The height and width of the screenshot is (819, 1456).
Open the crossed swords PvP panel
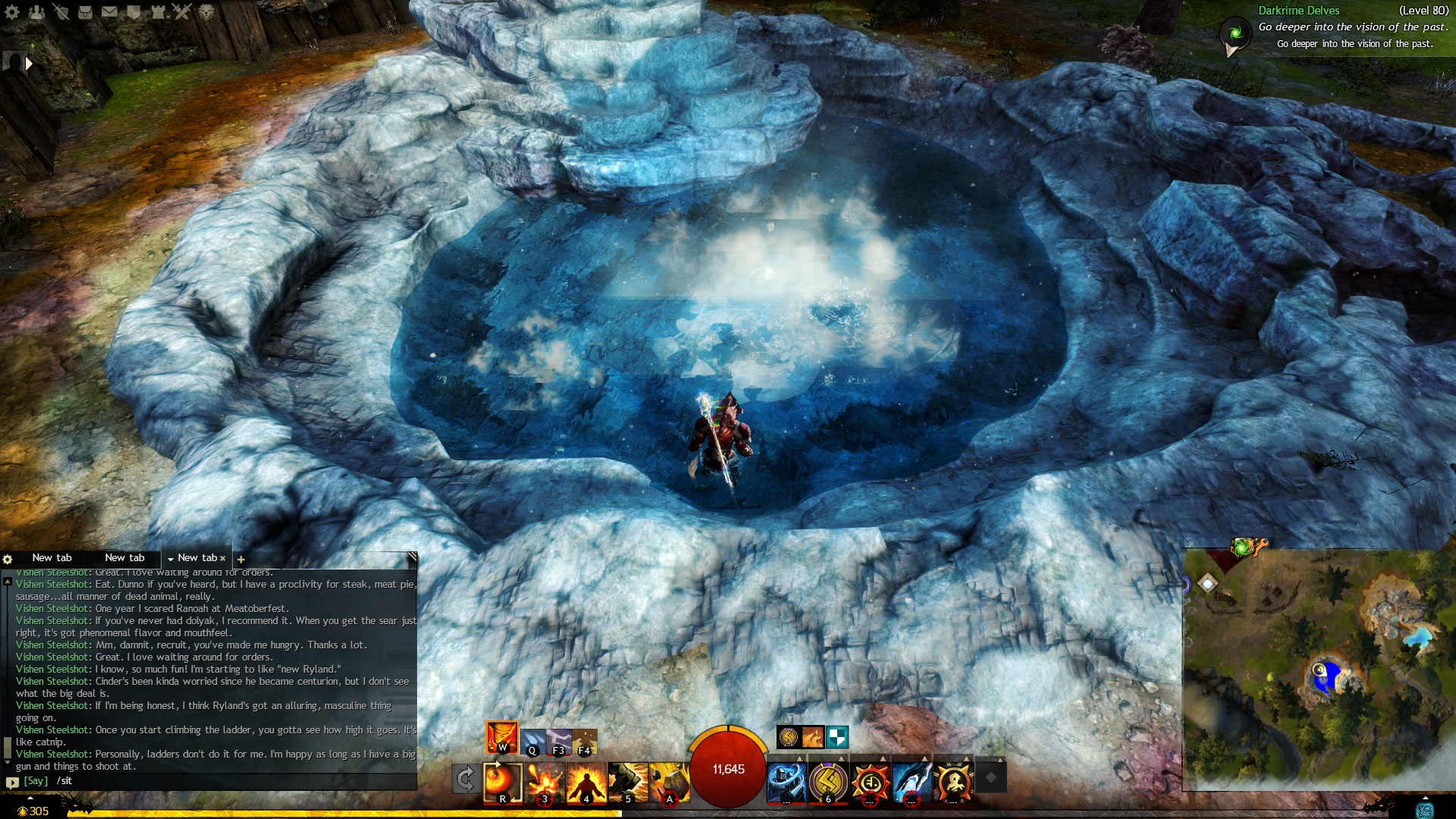click(182, 11)
